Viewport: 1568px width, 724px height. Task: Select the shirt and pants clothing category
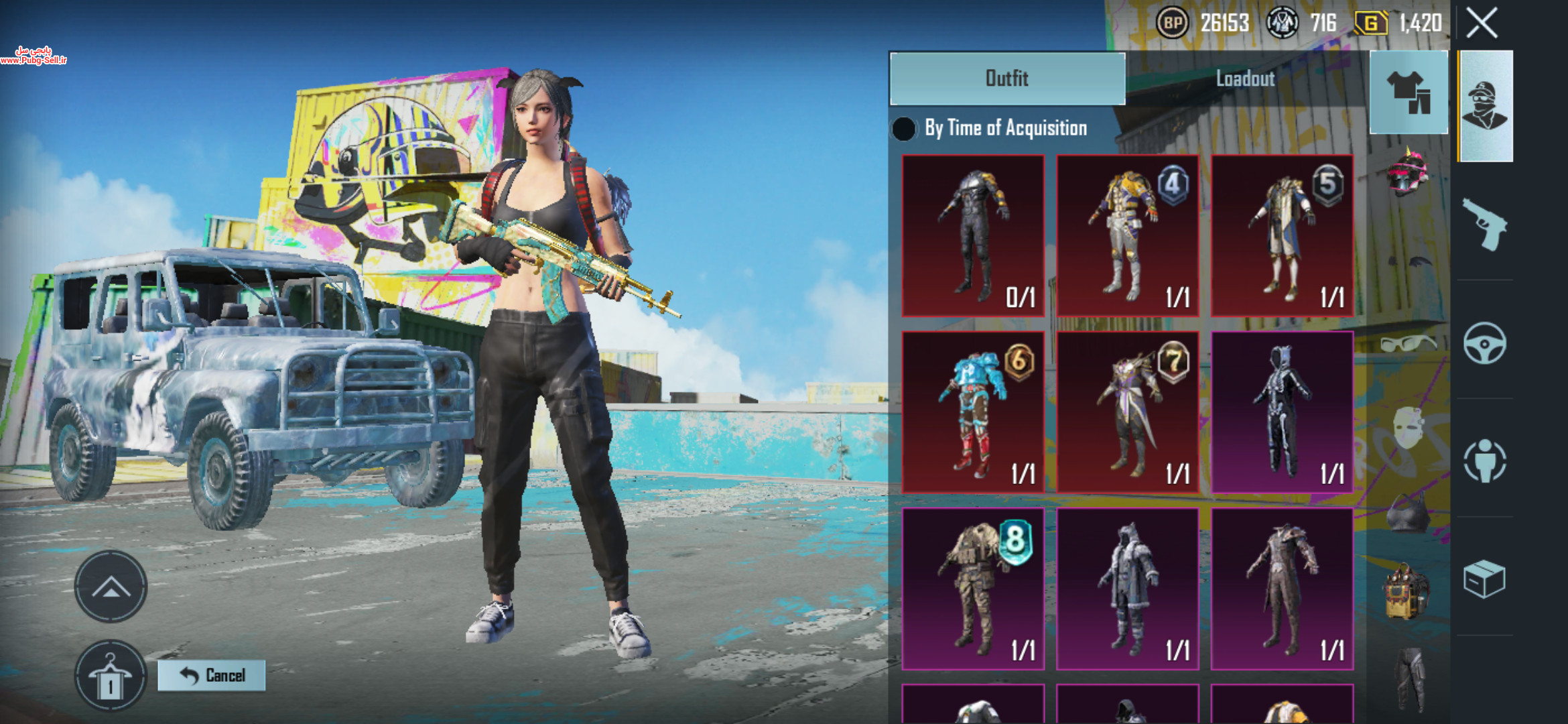pos(1409,93)
